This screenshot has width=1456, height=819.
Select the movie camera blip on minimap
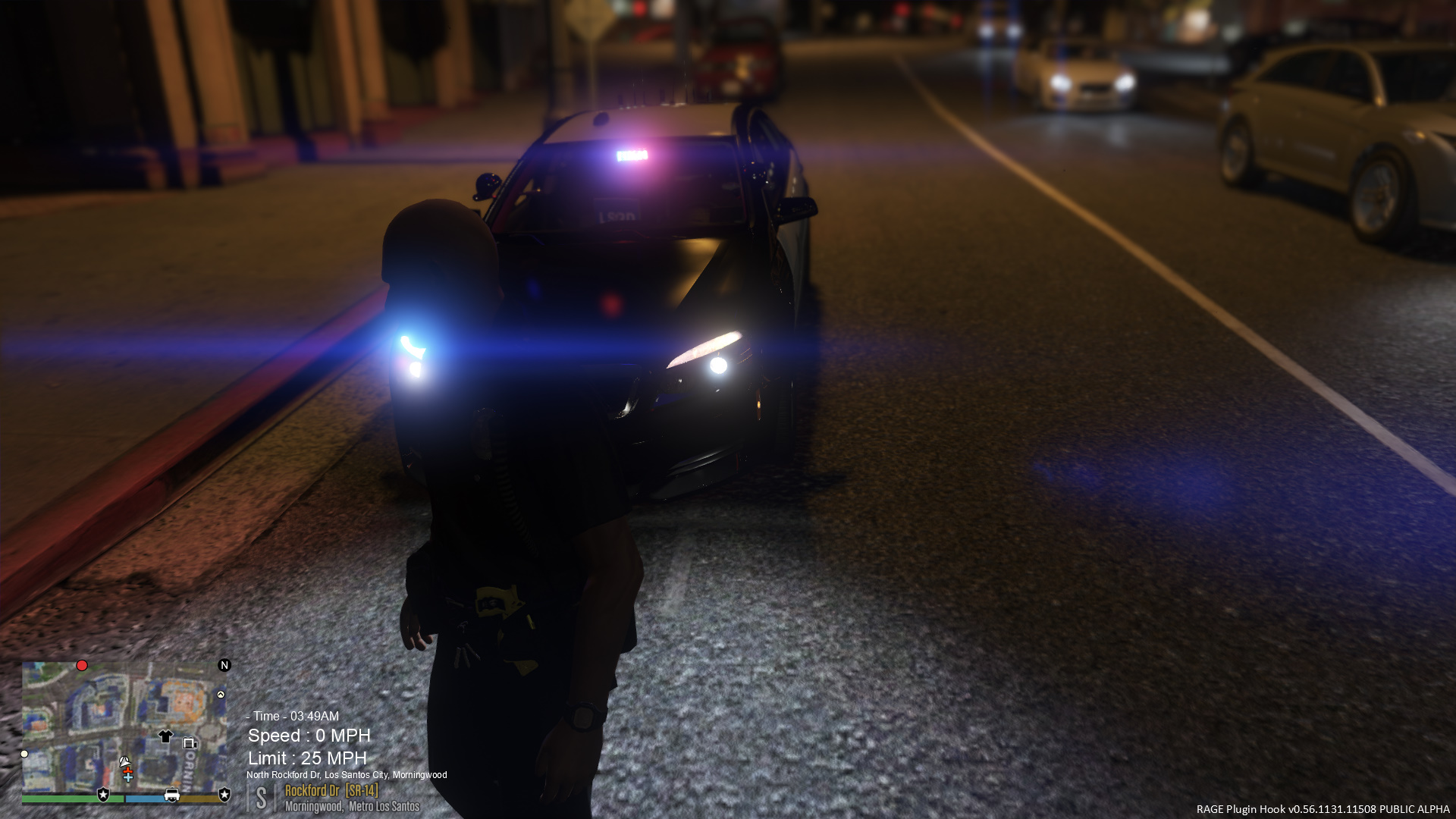[x=190, y=743]
